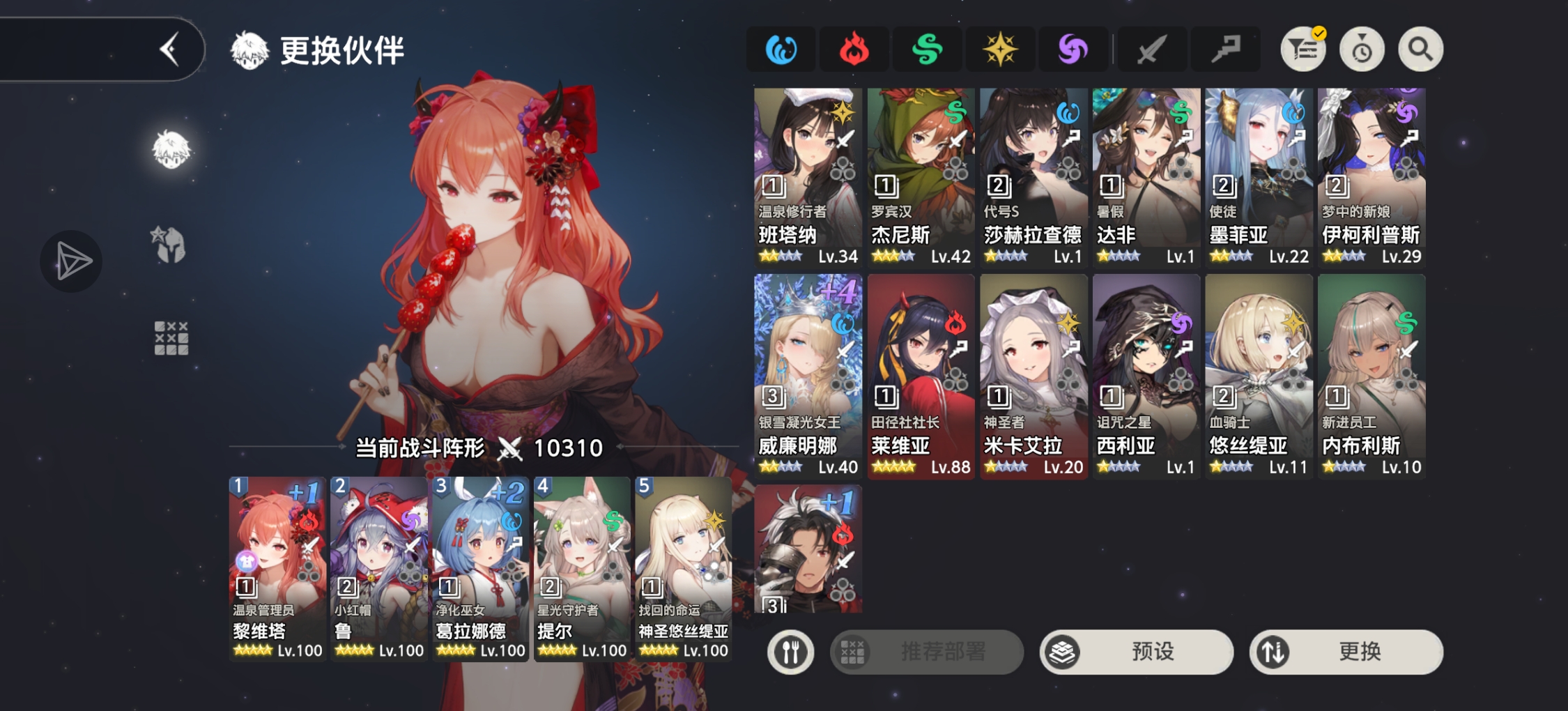Click the 推荐部署 recommended deployment field
Screen dimensions: 1568x711
(927, 652)
